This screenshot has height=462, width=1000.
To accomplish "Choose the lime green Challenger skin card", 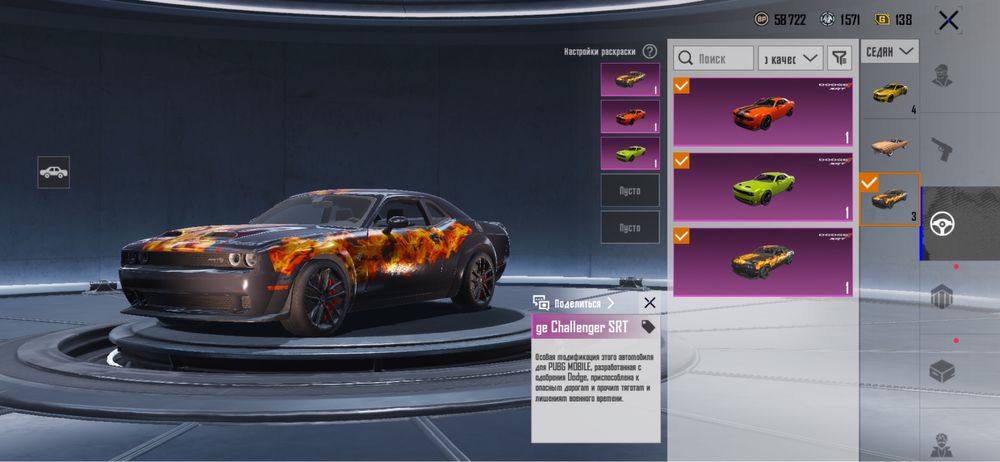I will 763,187.
